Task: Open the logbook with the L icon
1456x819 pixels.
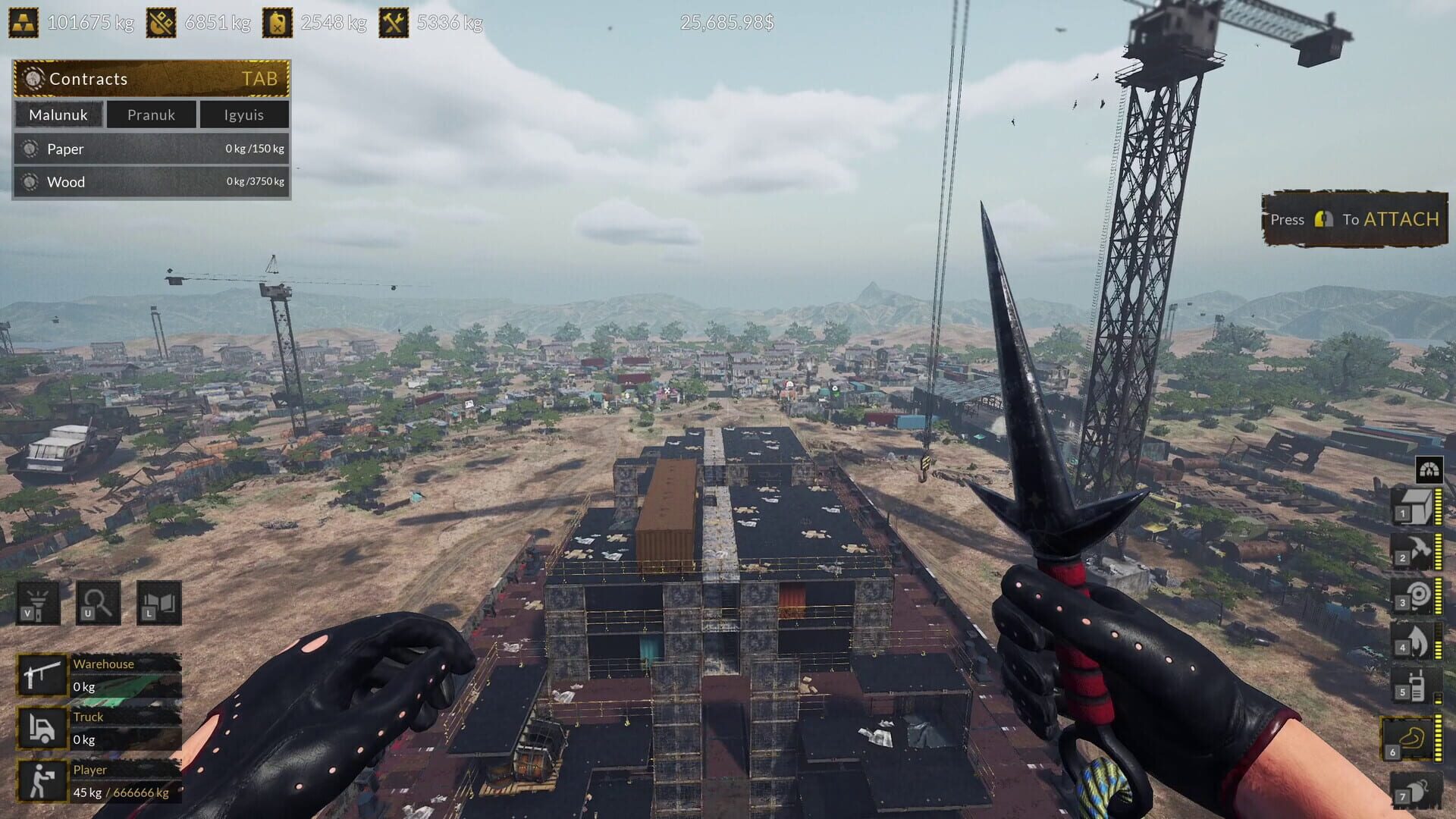Action: [x=158, y=603]
